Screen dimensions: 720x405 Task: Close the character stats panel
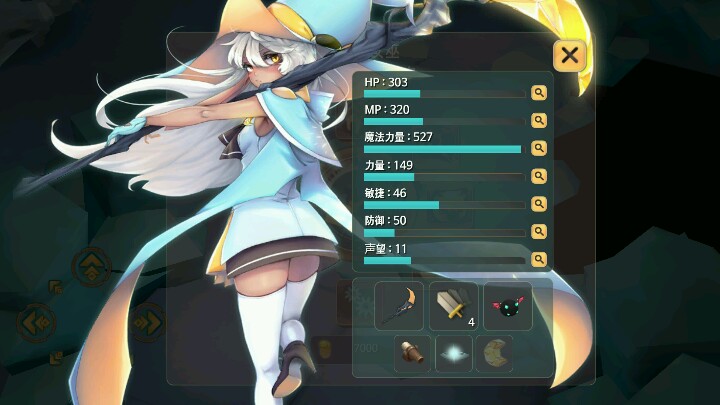click(x=569, y=55)
